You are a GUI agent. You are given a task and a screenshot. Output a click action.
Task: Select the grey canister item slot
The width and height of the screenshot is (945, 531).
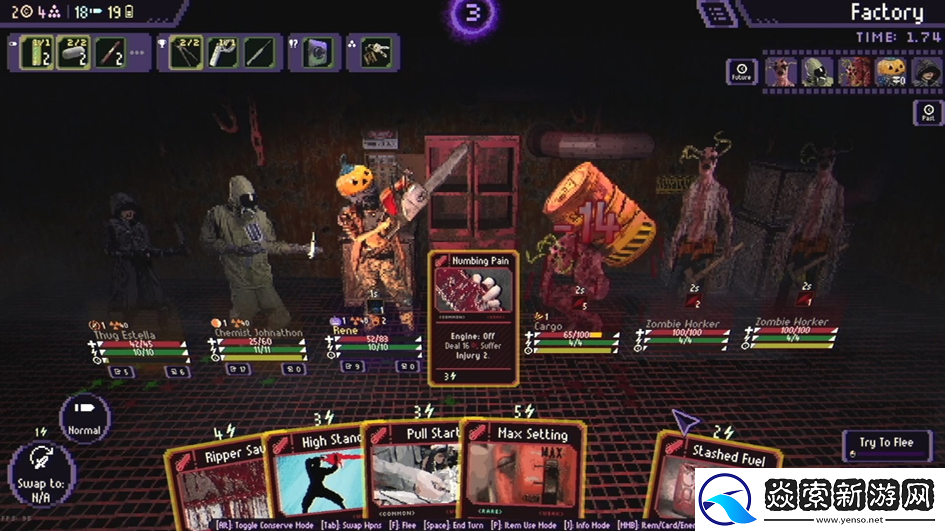point(74,52)
